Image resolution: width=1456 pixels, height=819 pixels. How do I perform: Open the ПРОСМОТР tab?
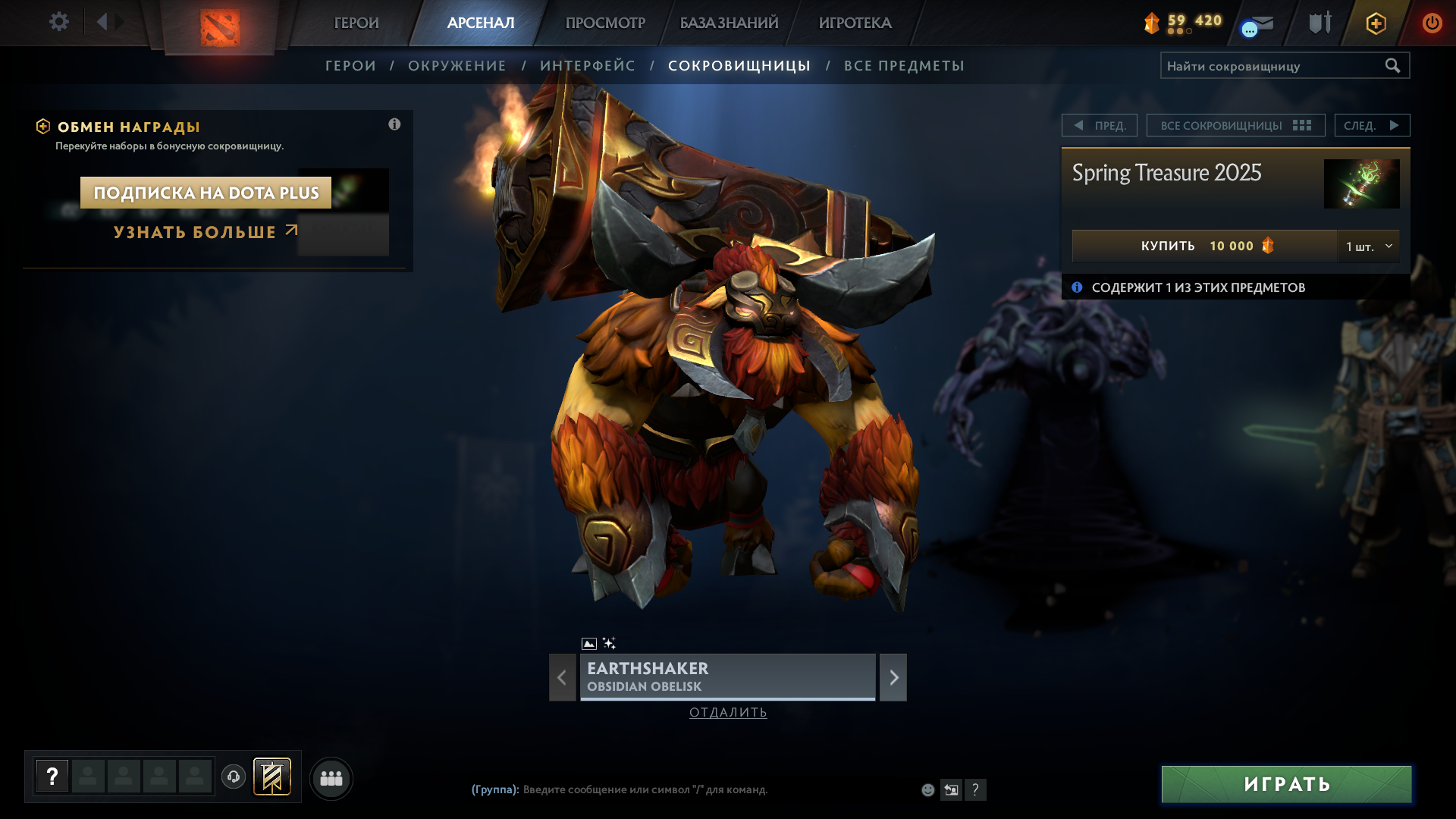click(x=605, y=23)
